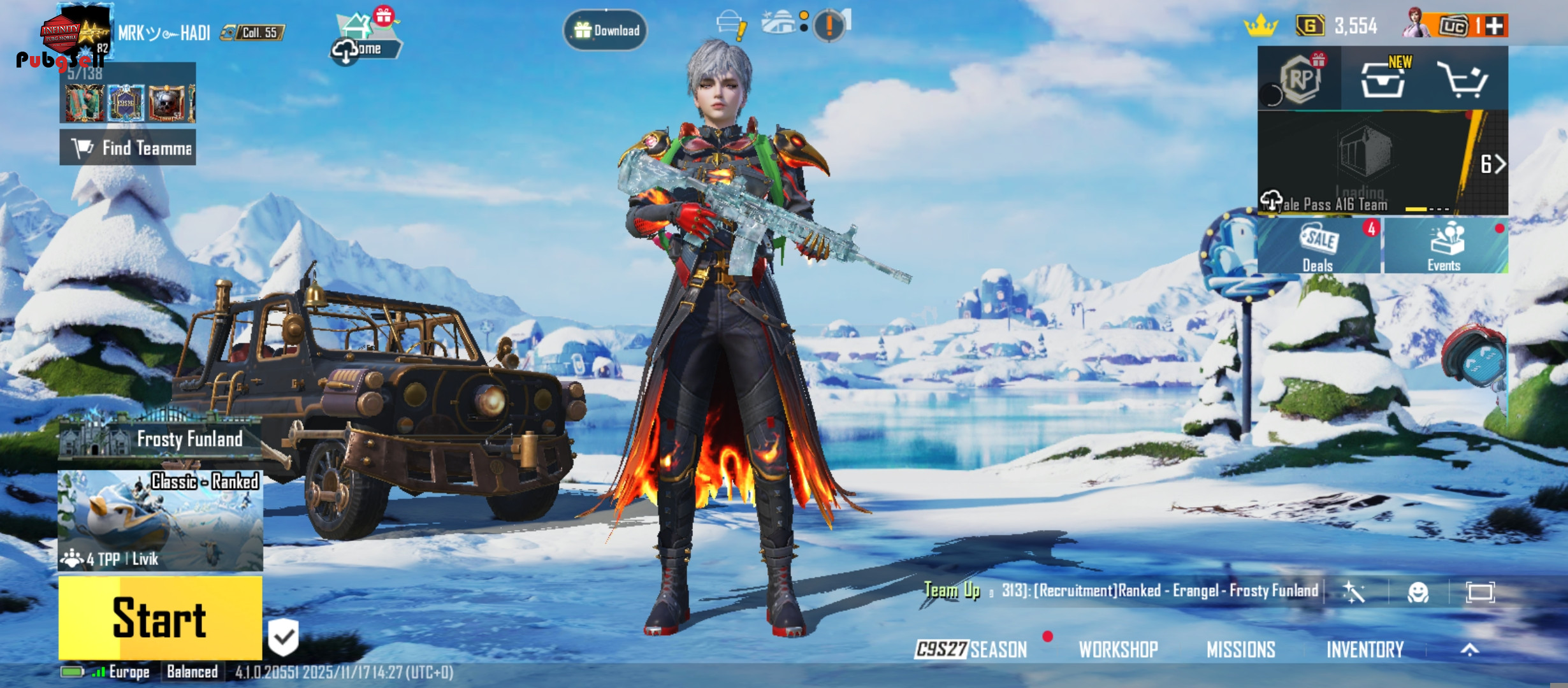Toggle the shield checkmark next to Start
The height and width of the screenshot is (688, 1568).
(x=284, y=636)
